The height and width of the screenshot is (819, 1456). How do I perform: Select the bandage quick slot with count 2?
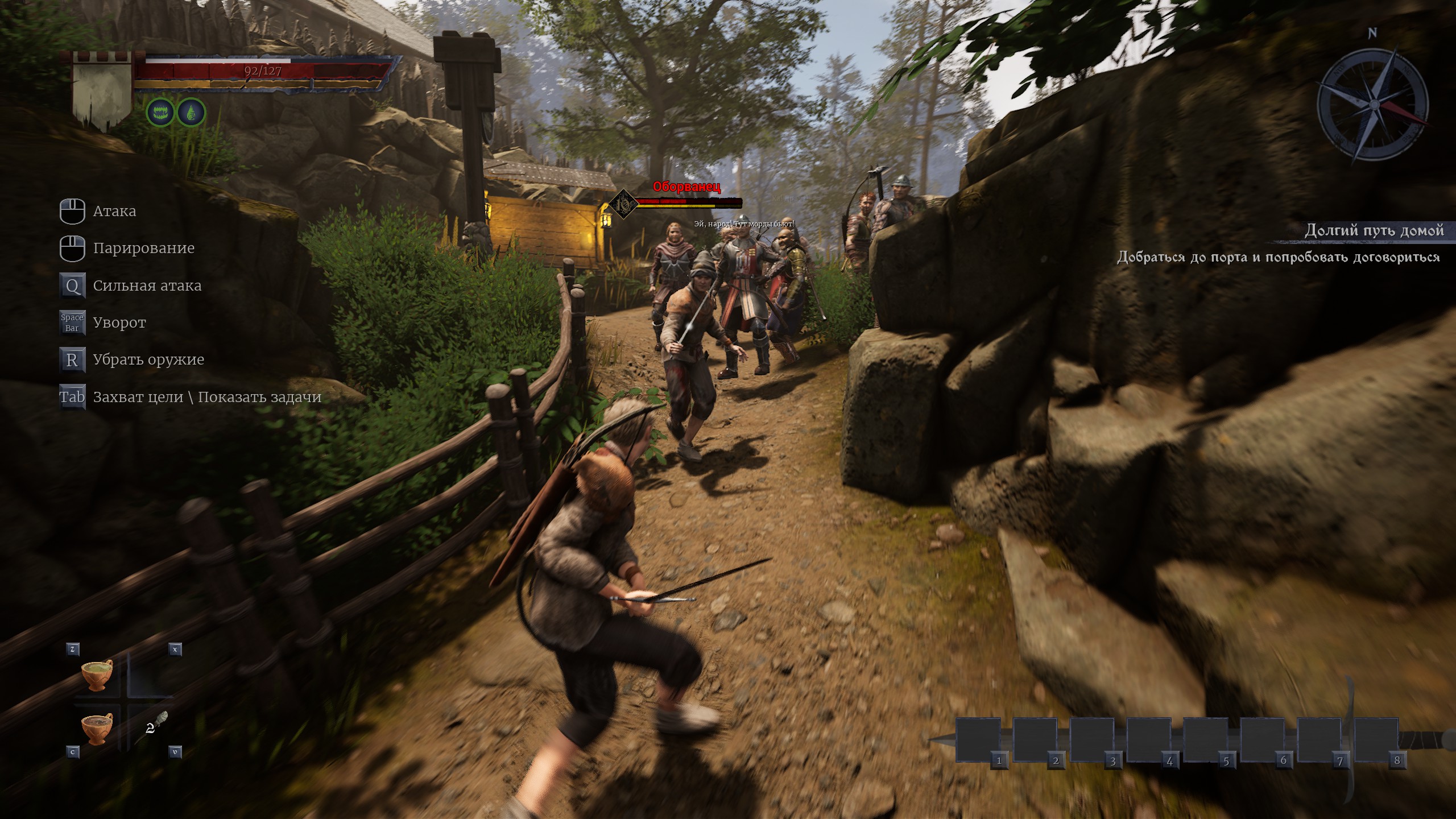tap(154, 726)
